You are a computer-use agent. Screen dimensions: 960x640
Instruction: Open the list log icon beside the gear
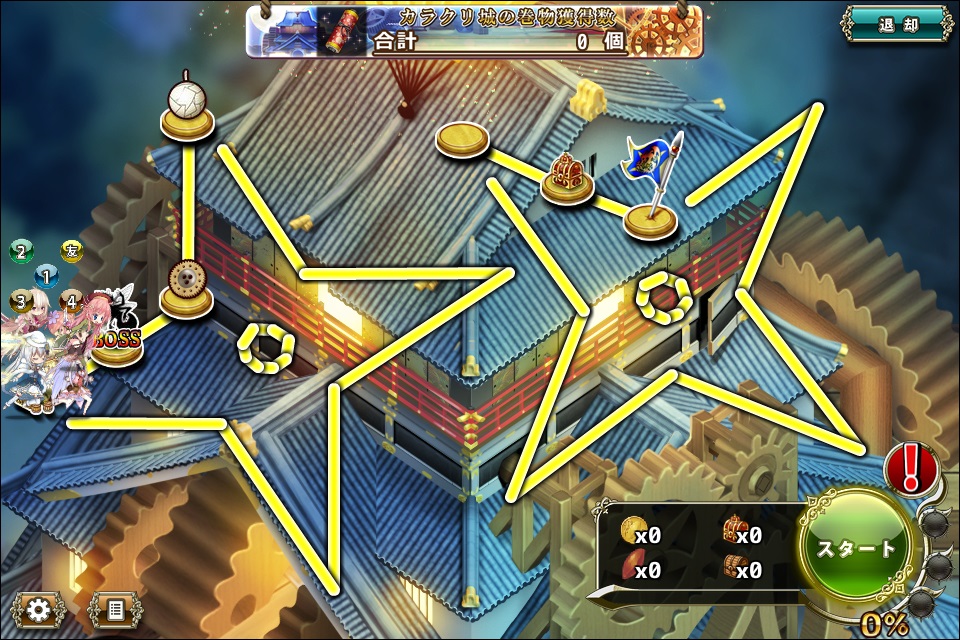click(114, 608)
